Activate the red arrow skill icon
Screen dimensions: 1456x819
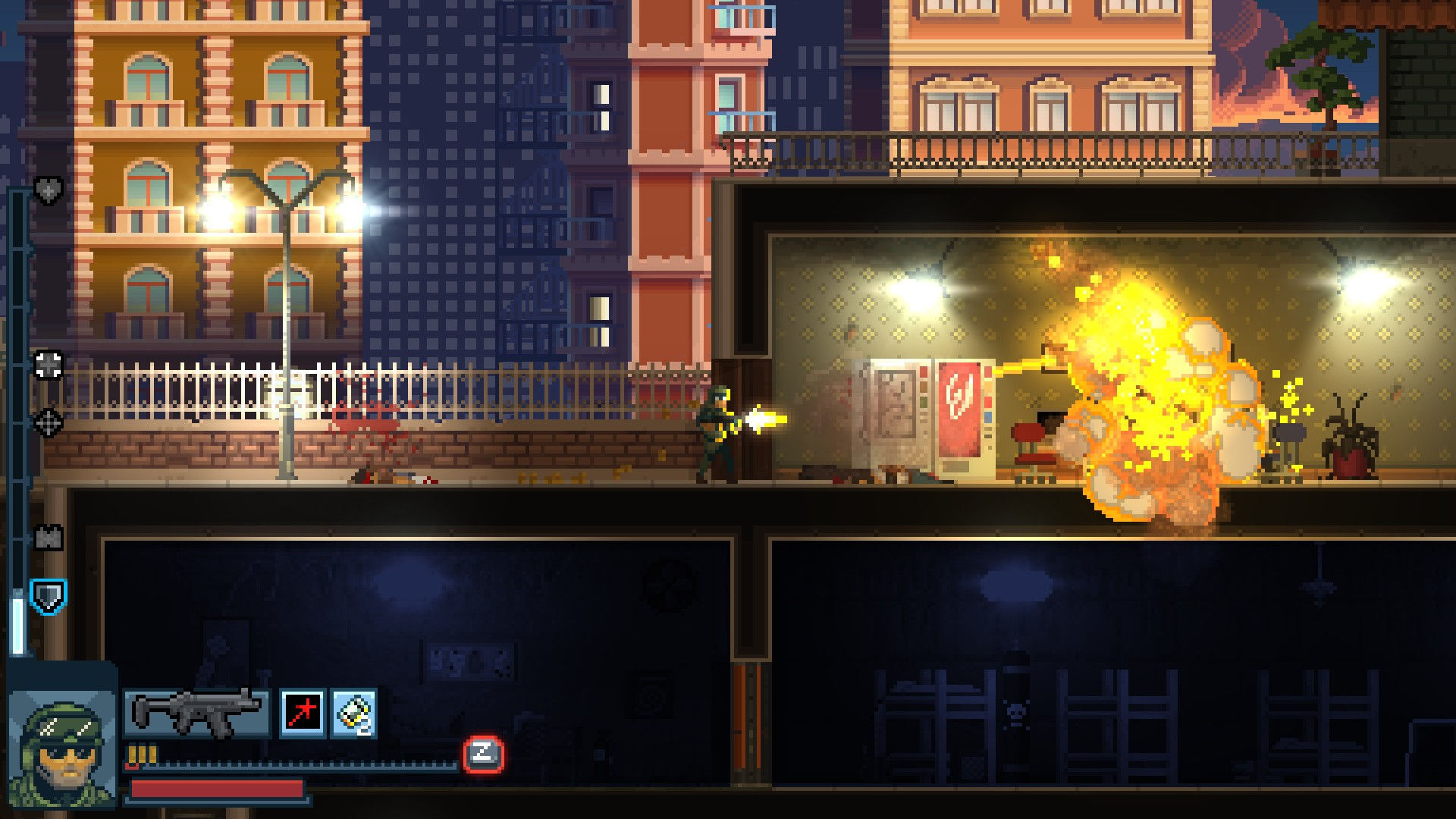[x=301, y=714]
